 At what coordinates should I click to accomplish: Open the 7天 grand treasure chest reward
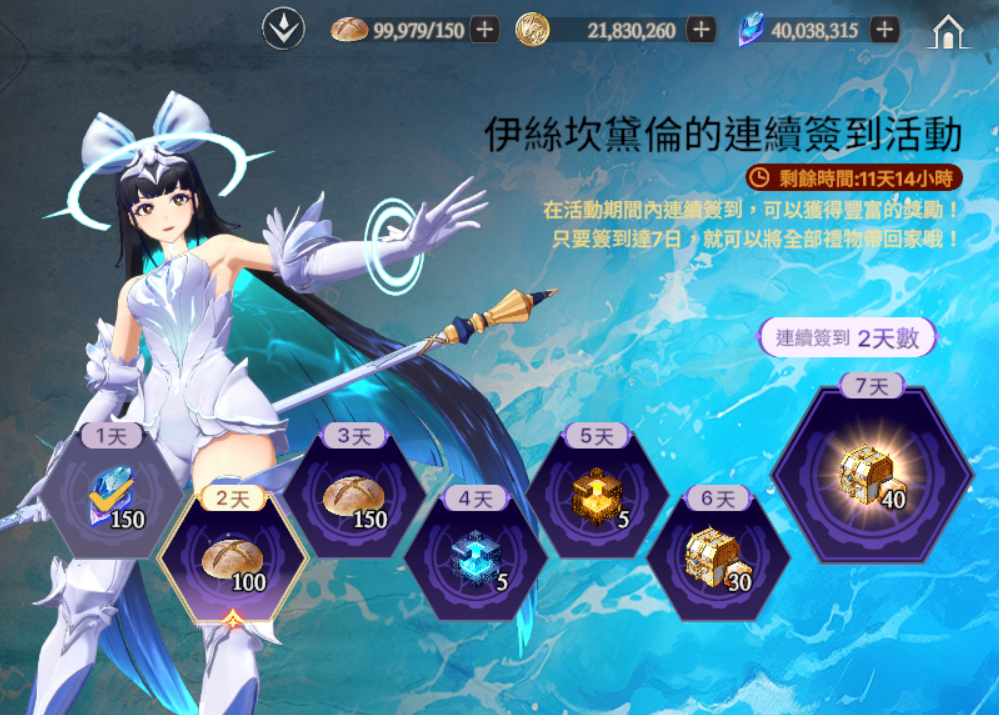pyautogui.click(x=871, y=473)
